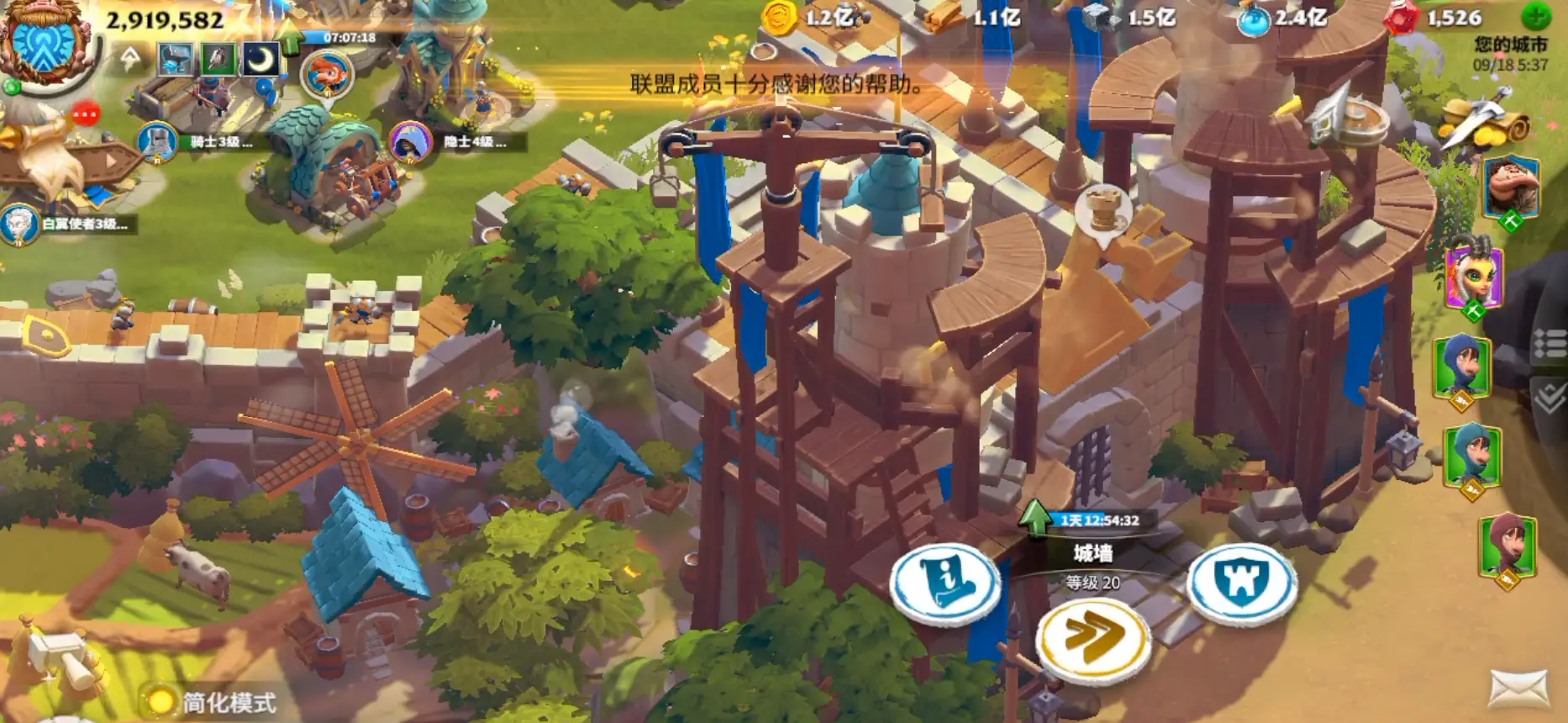1568x723 pixels.
Task: Open the list menu icon
Action: (x=1551, y=344)
